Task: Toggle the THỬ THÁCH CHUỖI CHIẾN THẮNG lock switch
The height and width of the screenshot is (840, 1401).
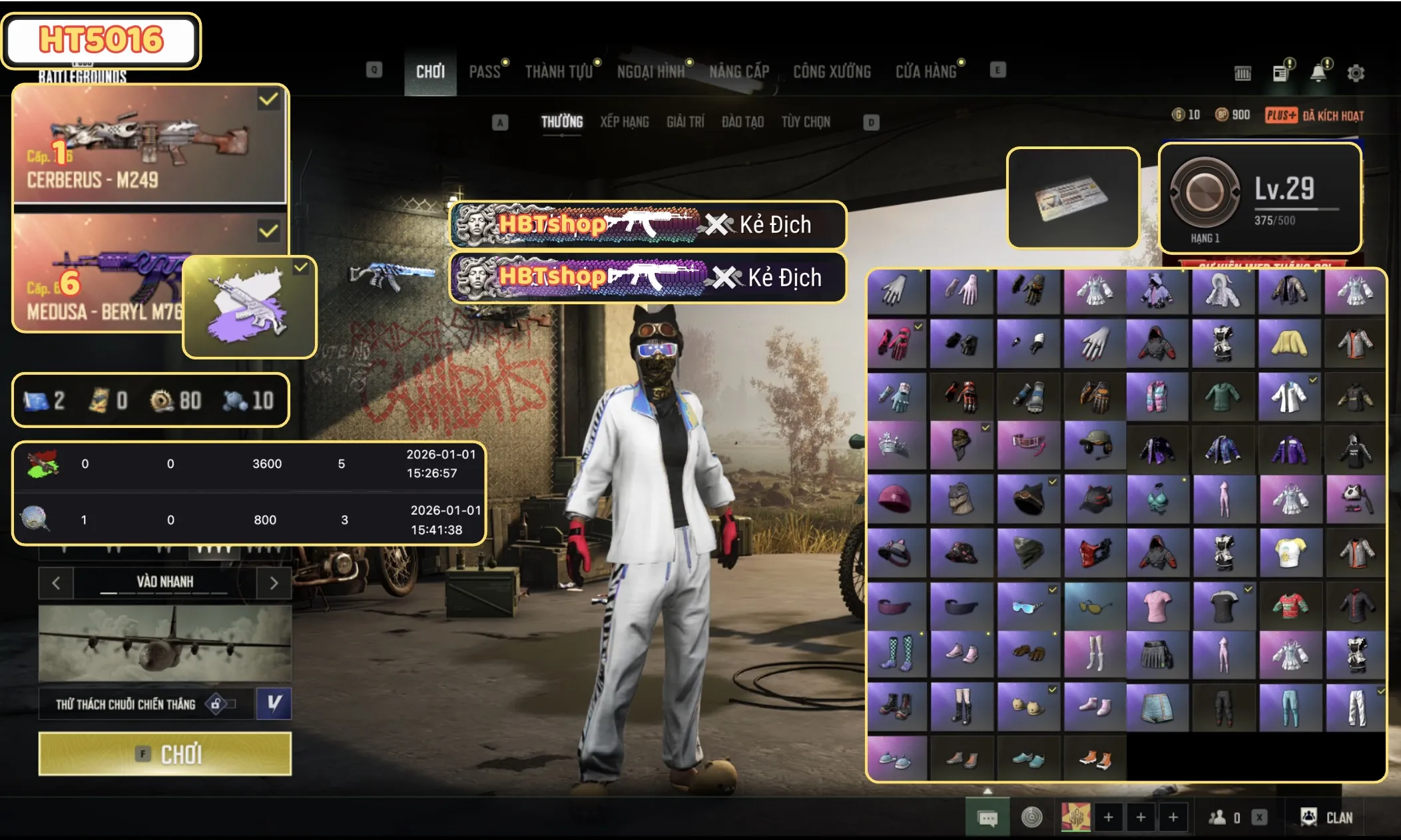Action: point(221,704)
